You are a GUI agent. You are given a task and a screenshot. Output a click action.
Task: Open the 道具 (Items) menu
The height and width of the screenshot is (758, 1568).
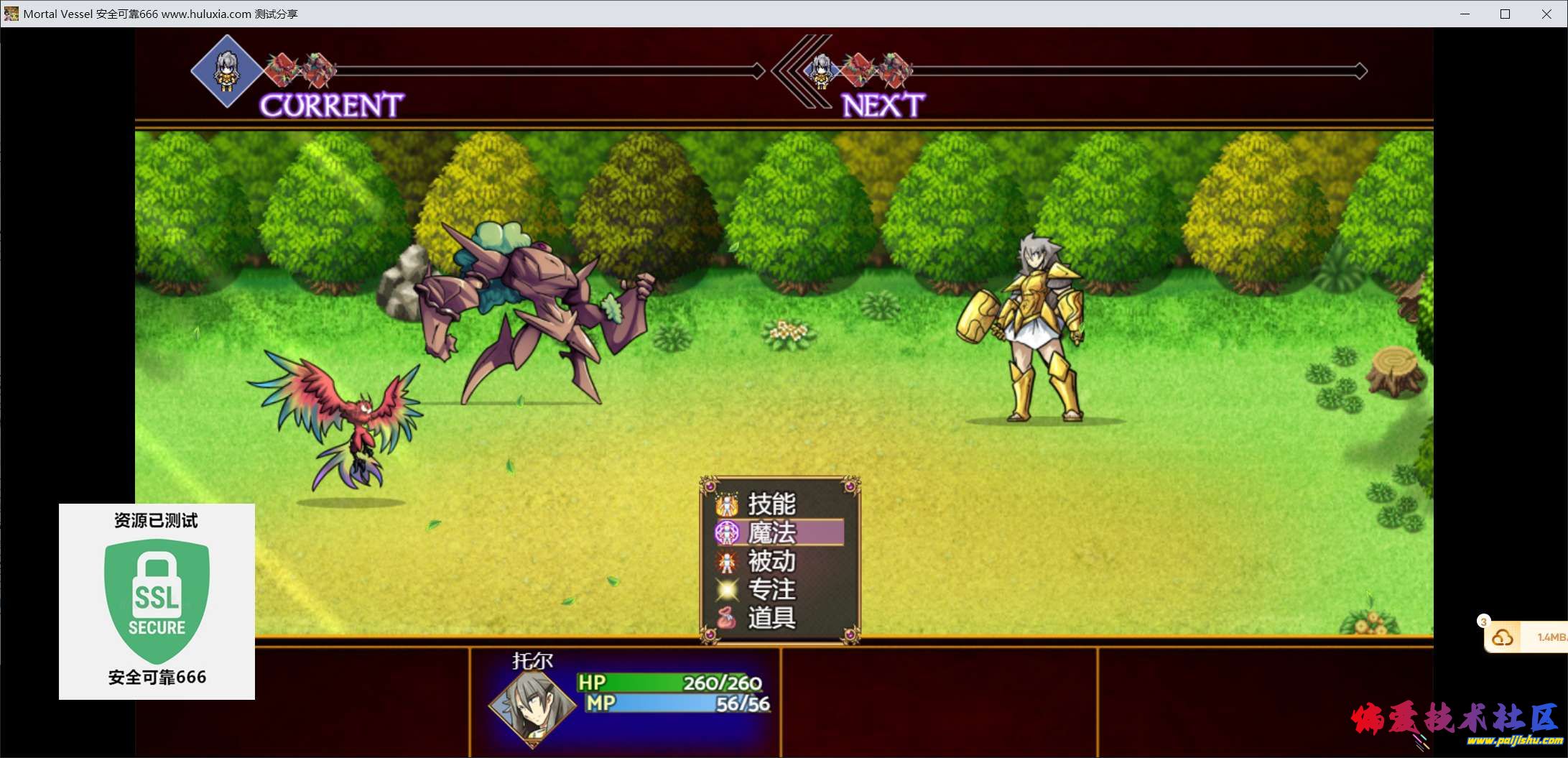(771, 618)
